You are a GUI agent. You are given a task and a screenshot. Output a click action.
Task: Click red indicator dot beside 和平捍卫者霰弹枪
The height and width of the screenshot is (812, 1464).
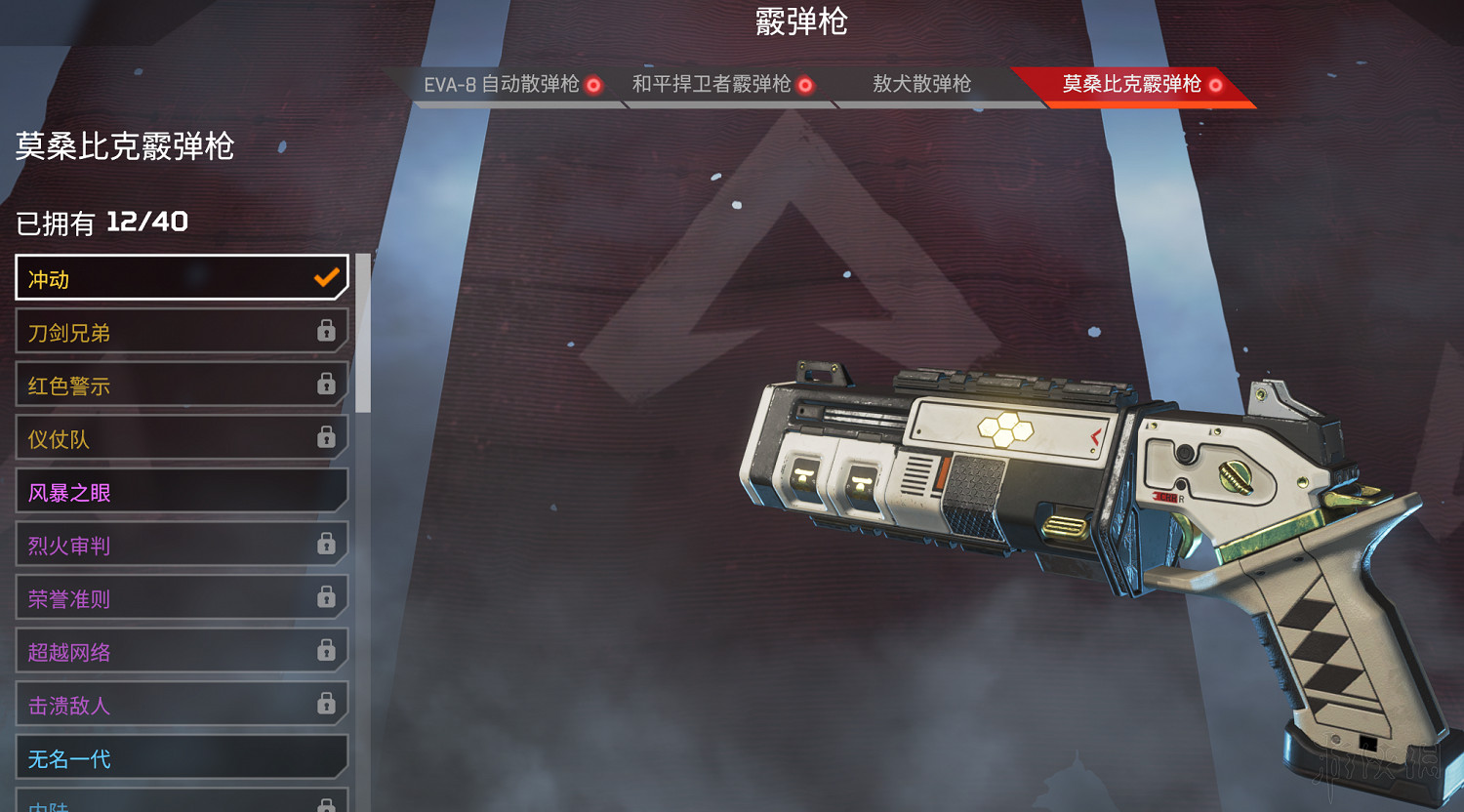[804, 85]
